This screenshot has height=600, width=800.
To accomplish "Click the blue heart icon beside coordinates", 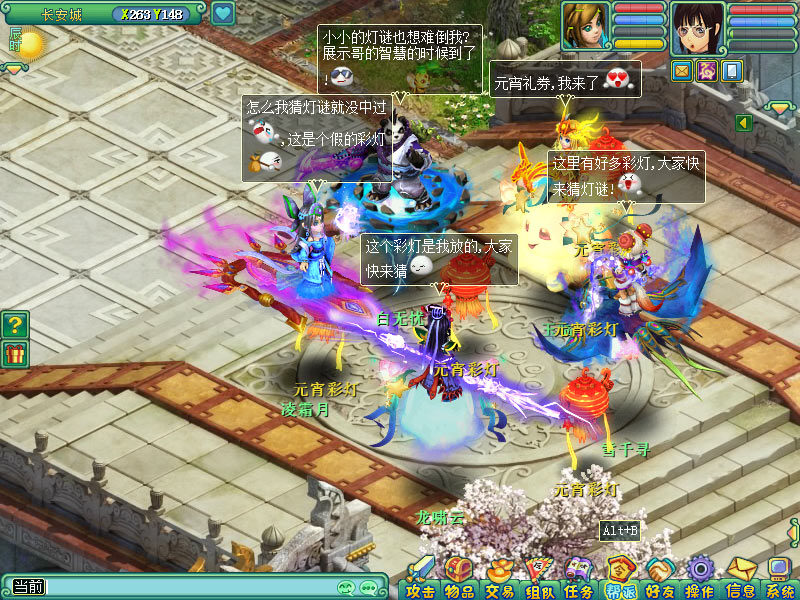I will [222, 14].
